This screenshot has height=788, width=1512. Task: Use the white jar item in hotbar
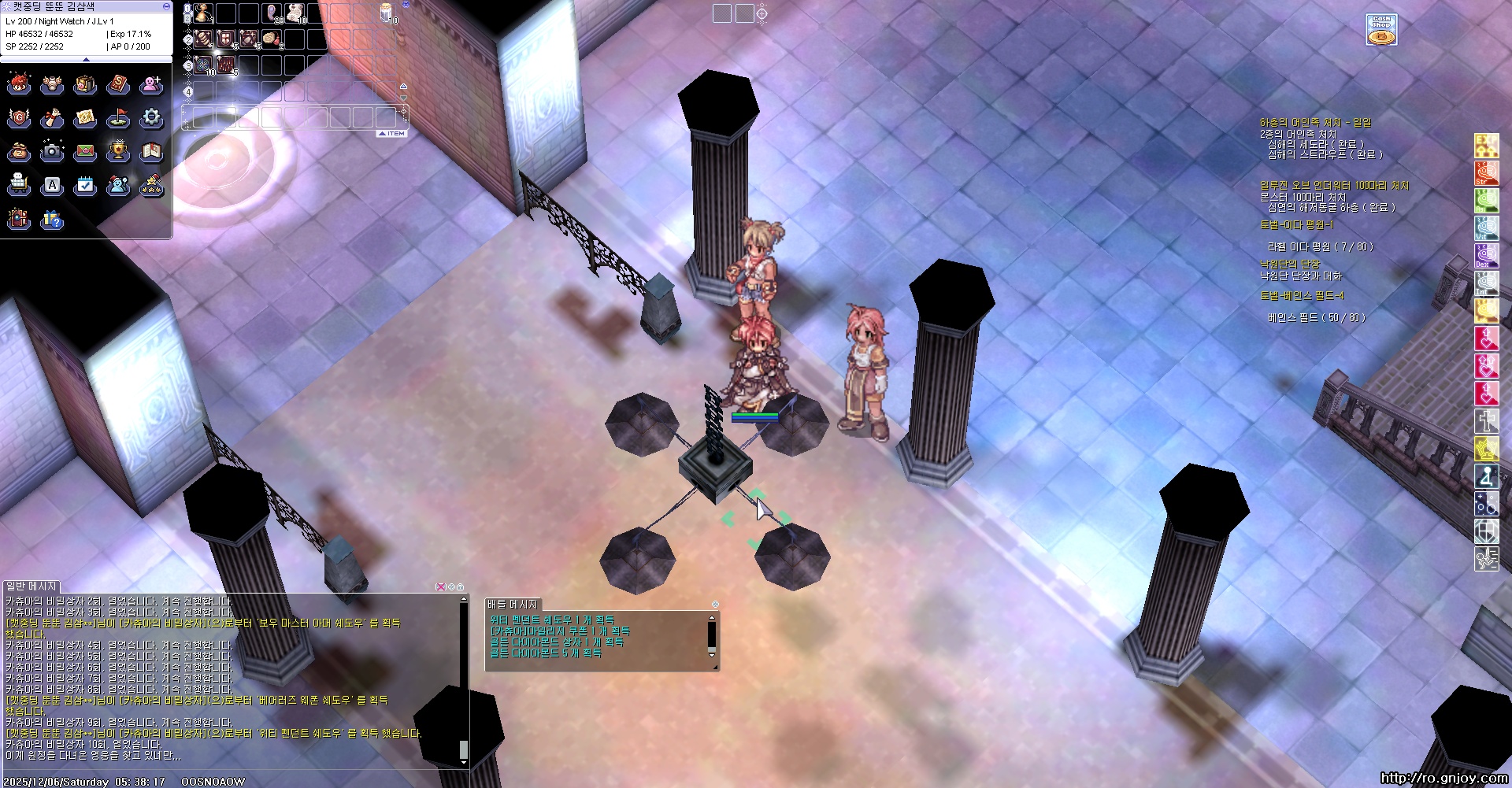tap(387, 13)
